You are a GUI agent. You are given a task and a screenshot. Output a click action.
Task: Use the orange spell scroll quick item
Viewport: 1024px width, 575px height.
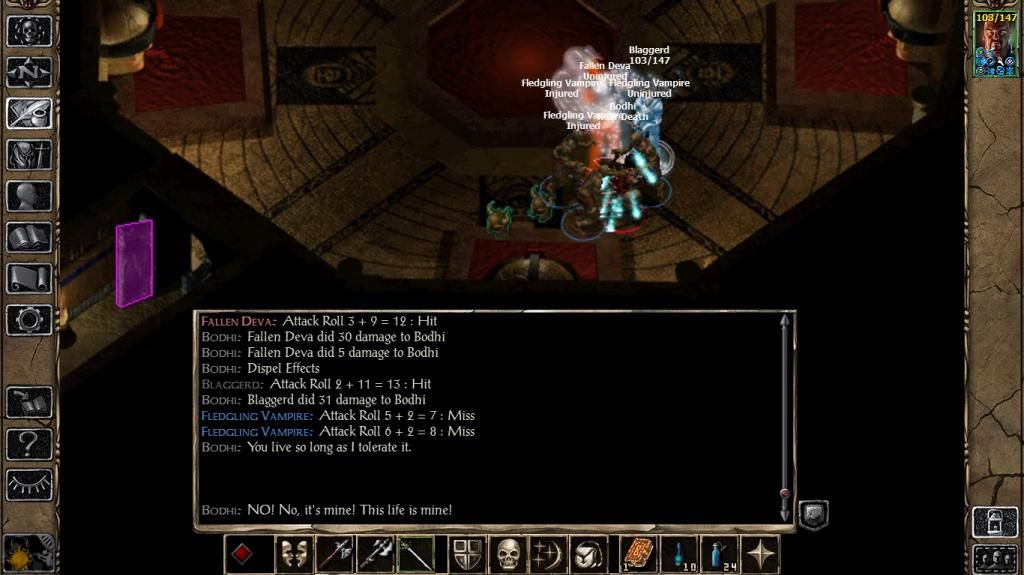click(x=637, y=554)
